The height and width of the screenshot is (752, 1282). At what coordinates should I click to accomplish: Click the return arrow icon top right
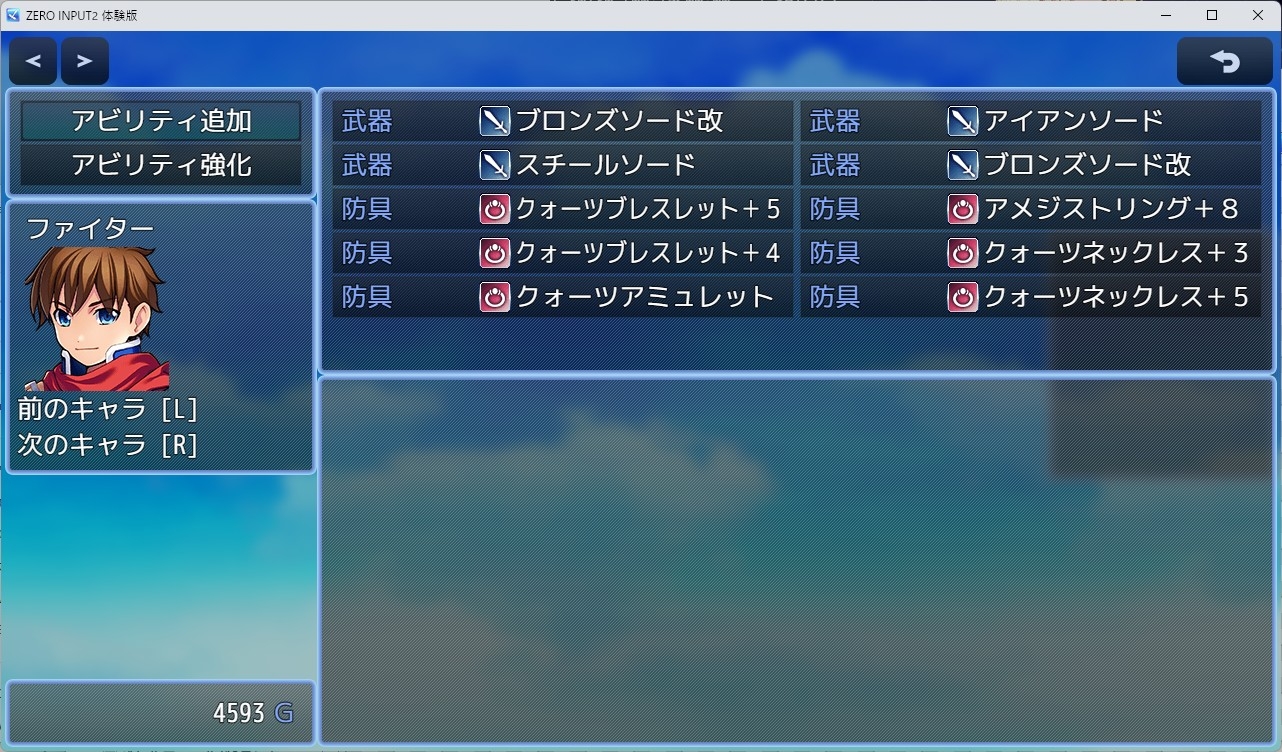[1224, 60]
